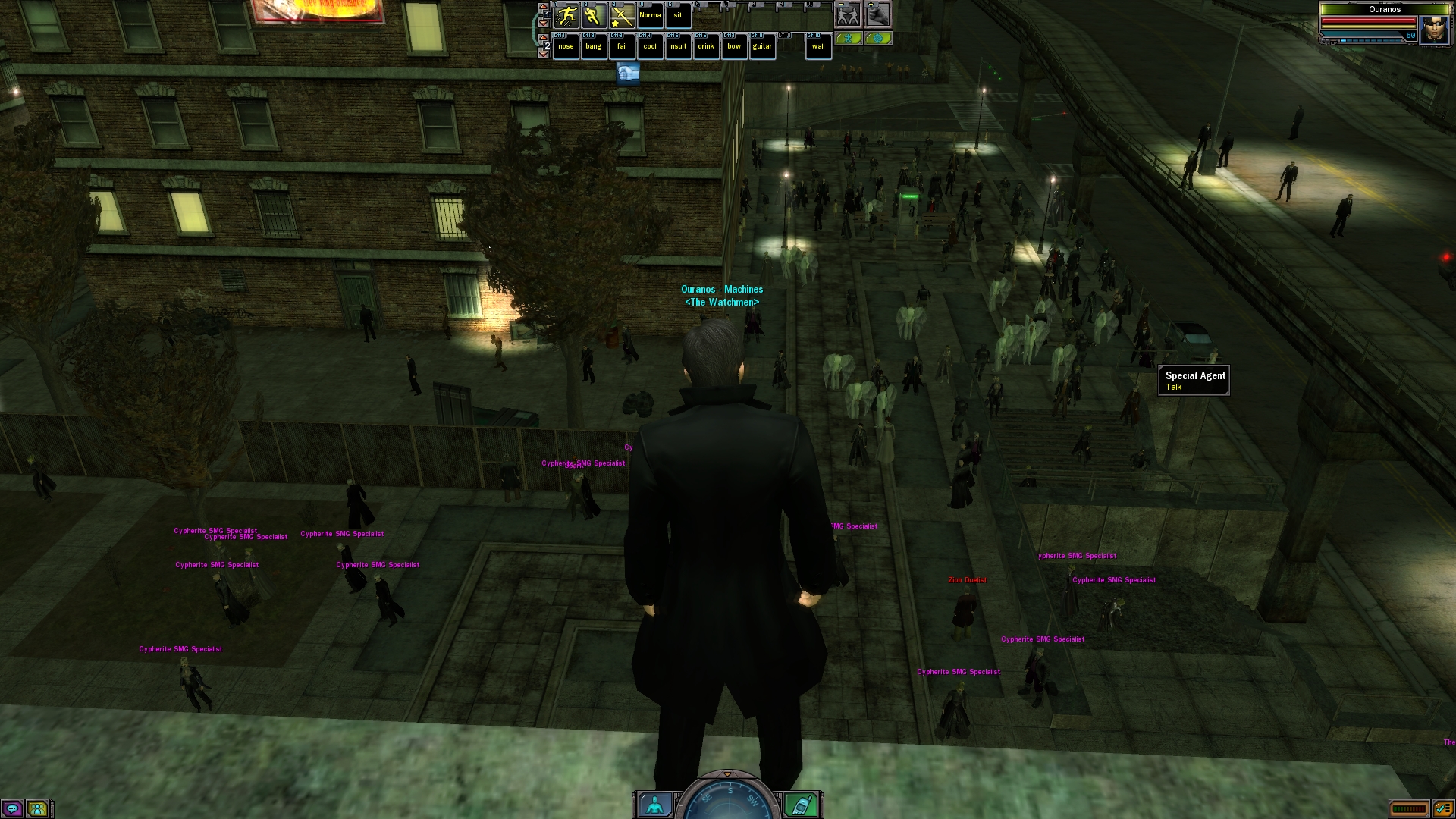Screen dimensions: 1456x819
Task: Click the Ouranos character portrait
Action: tap(1434, 30)
